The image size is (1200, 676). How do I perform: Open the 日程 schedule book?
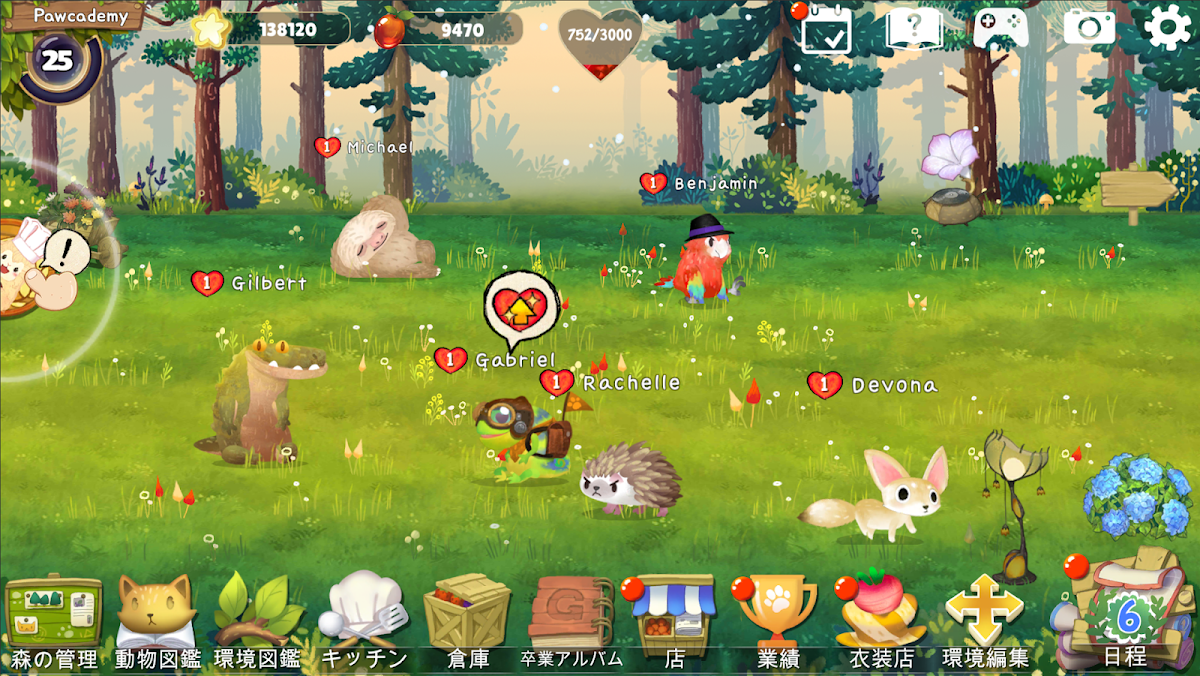[1125, 610]
